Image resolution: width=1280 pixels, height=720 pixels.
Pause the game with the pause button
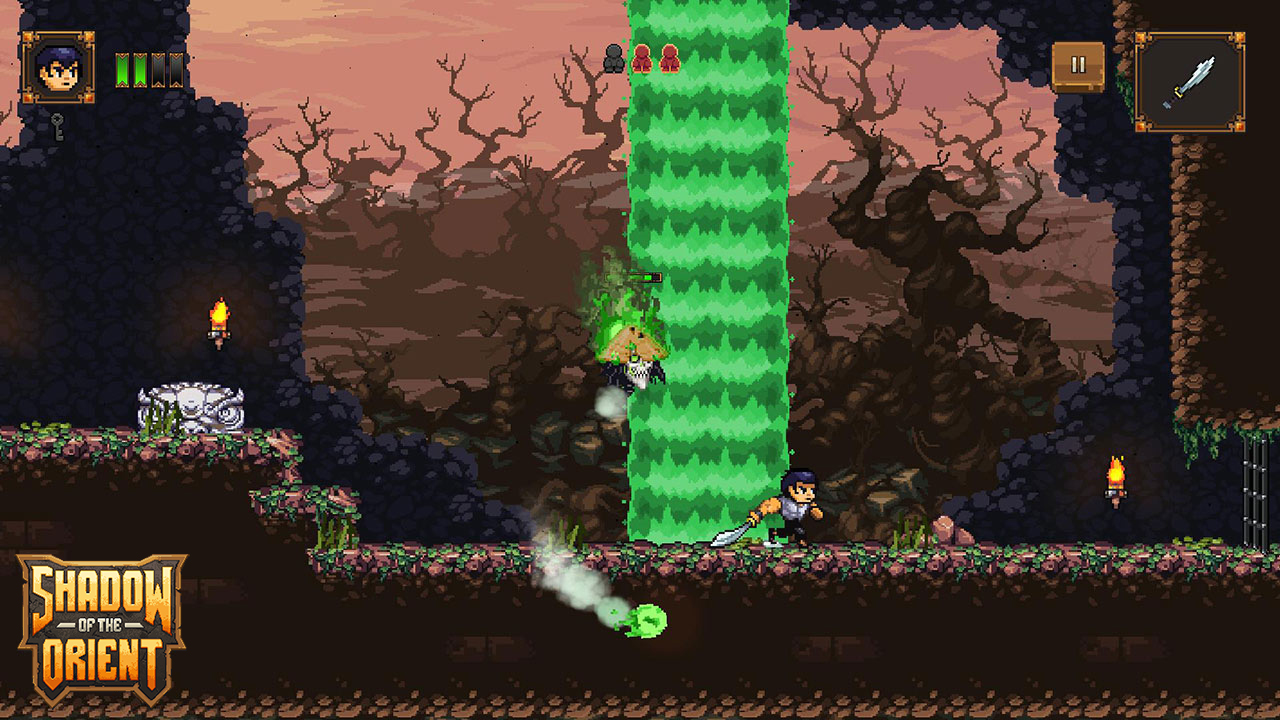point(1078,66)
